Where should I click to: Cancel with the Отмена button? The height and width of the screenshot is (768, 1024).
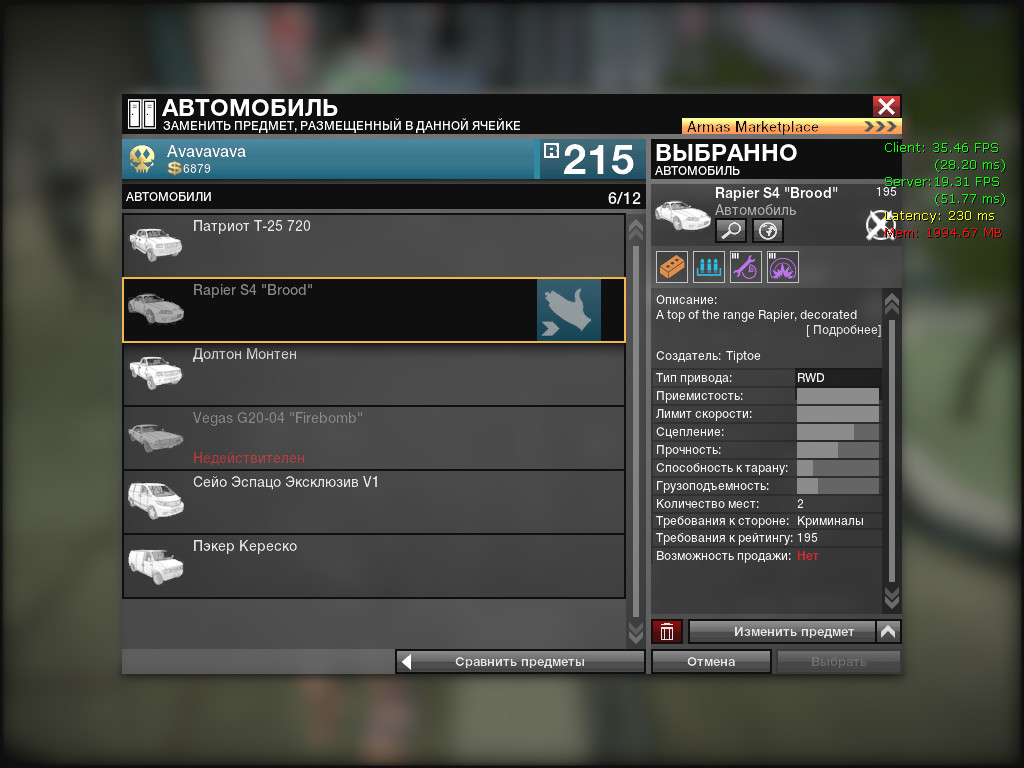[711, 661]
